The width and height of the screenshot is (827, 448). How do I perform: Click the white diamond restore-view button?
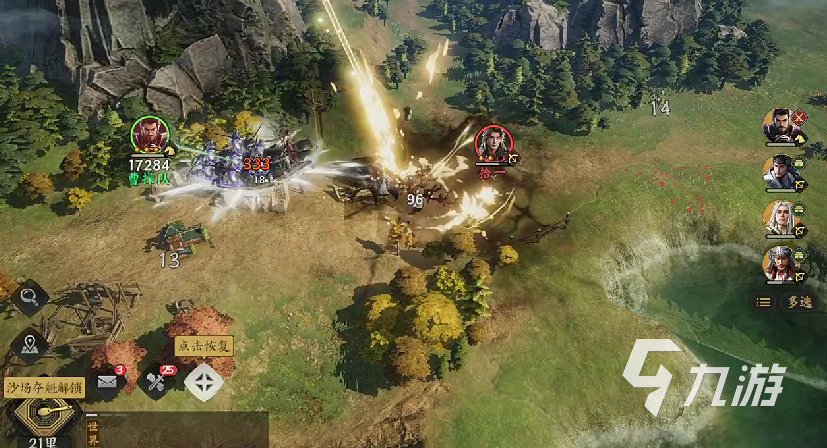pos(204,381)
